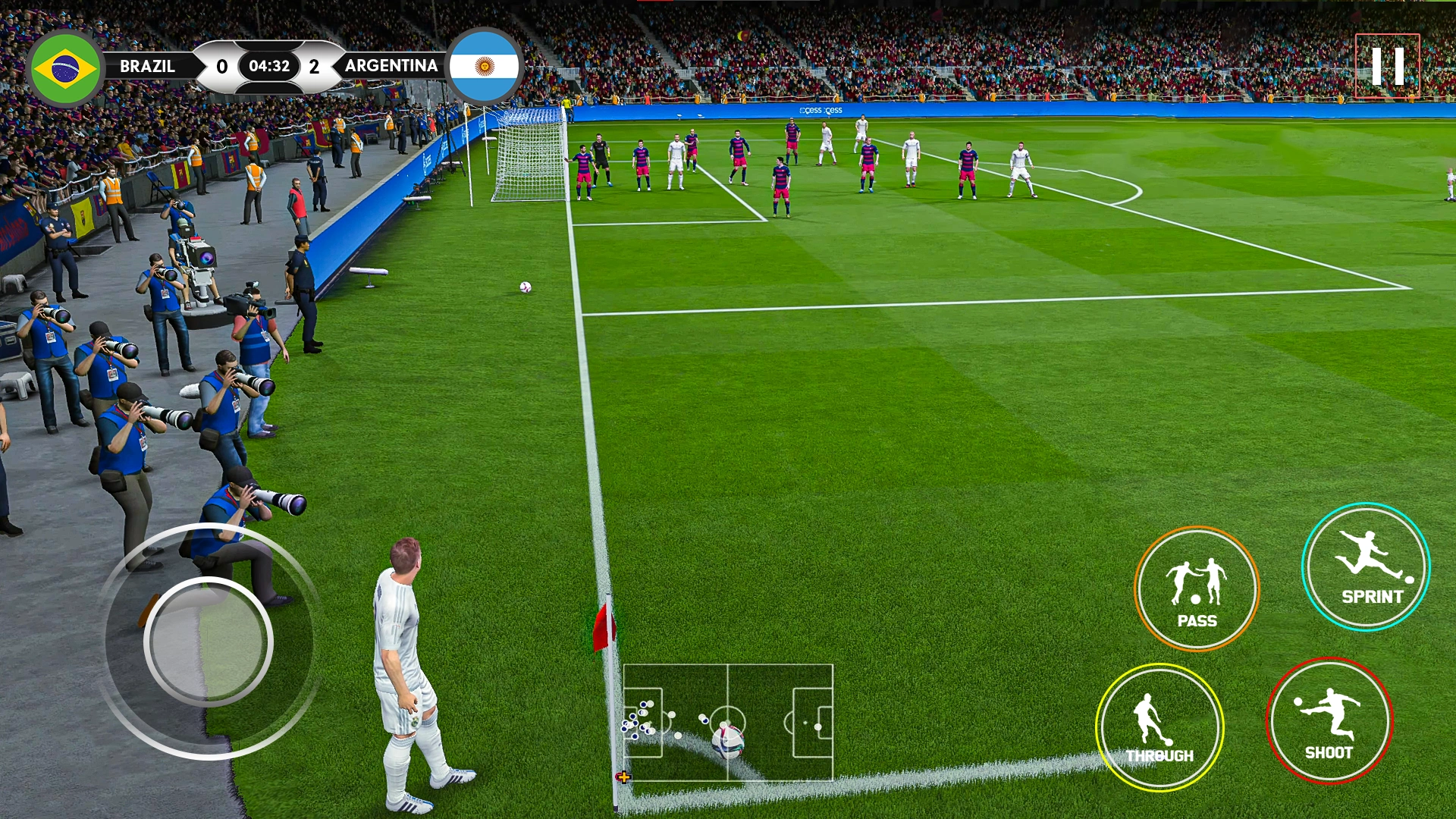Screen dimensions: 1456x819
Task: Tap the Argentina flag emblem
Action: 486,67
